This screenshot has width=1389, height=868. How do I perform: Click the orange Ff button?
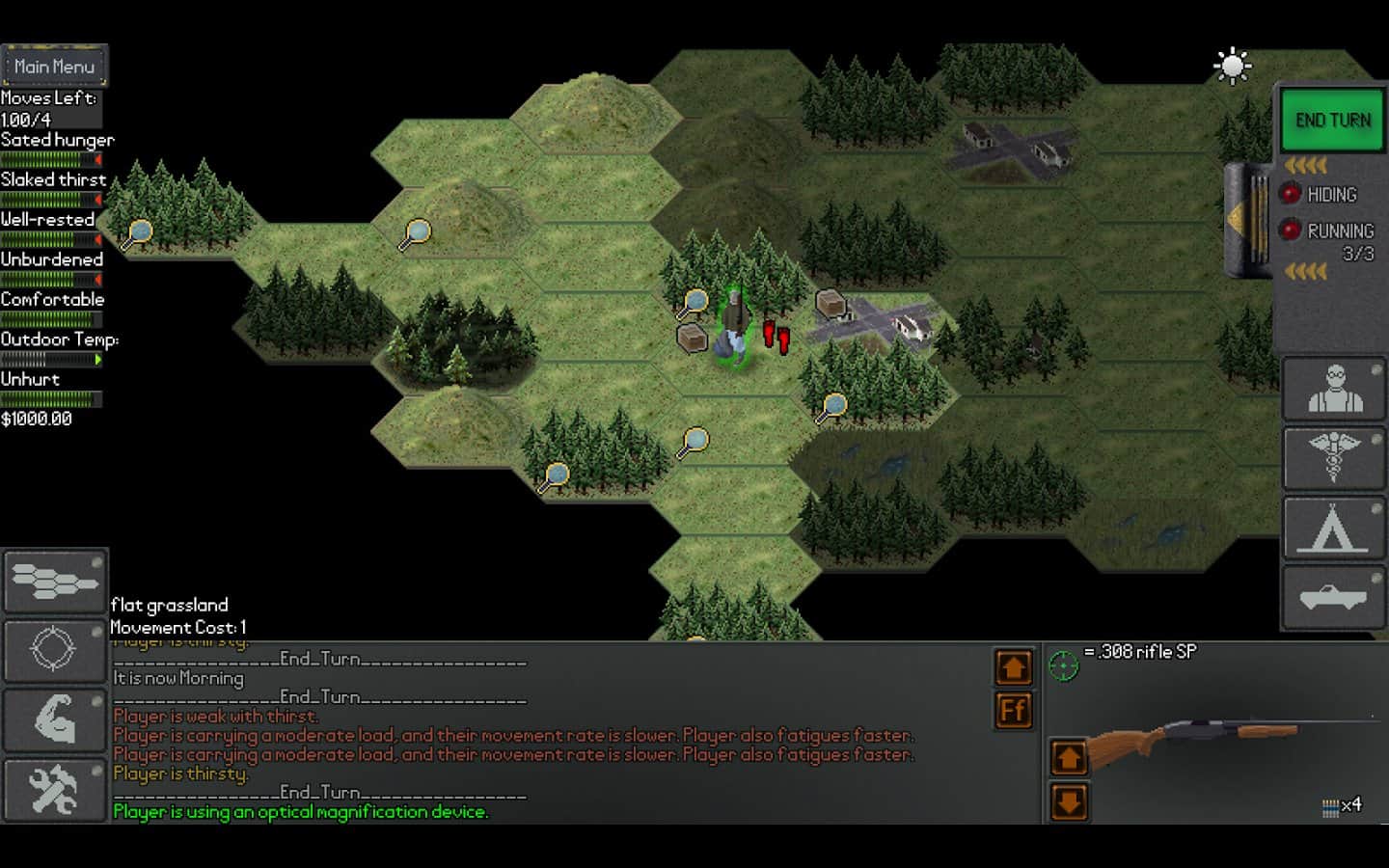1013,711
